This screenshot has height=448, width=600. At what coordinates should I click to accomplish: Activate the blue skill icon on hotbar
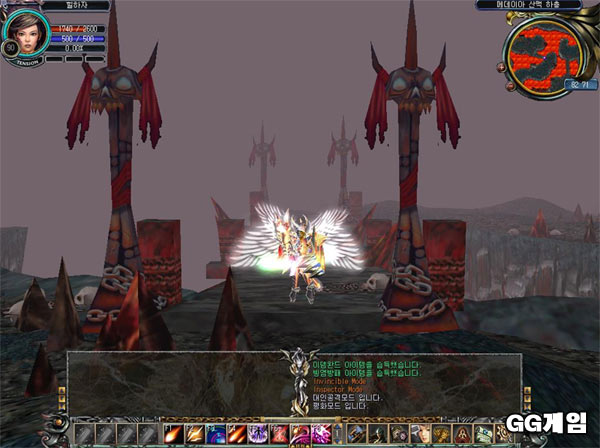[215, 433]
